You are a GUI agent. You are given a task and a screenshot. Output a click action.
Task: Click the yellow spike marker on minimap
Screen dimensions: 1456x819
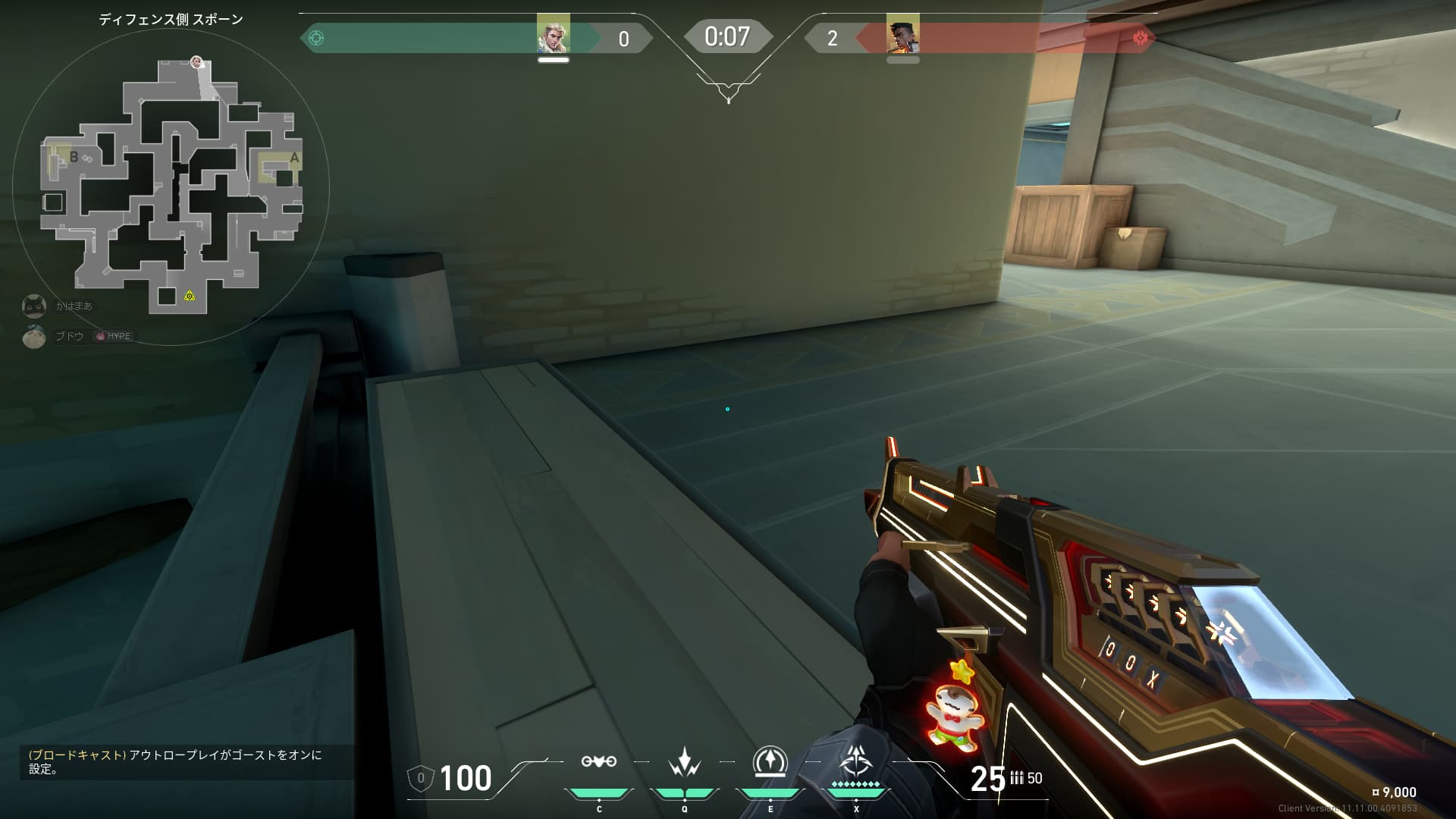click(x=189, y=295)
